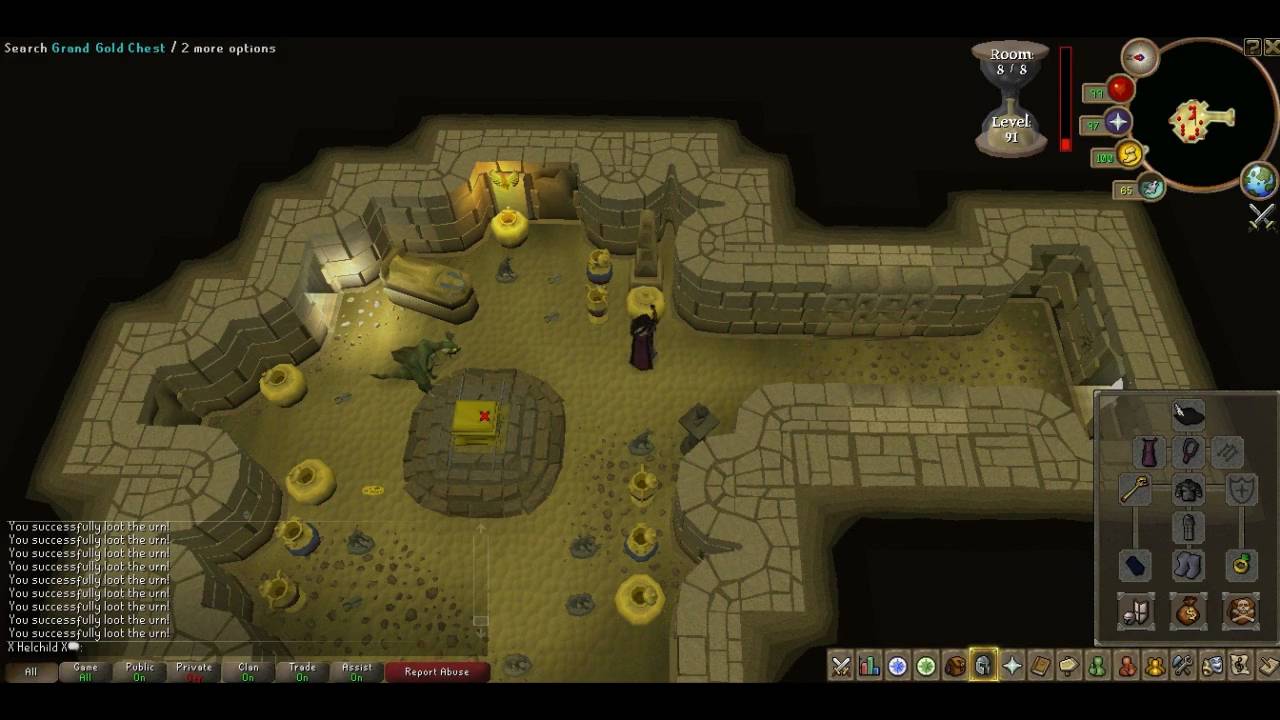Open the money bag price checker
Screen dimensions: 1280x720
[x=1188, y=611]
